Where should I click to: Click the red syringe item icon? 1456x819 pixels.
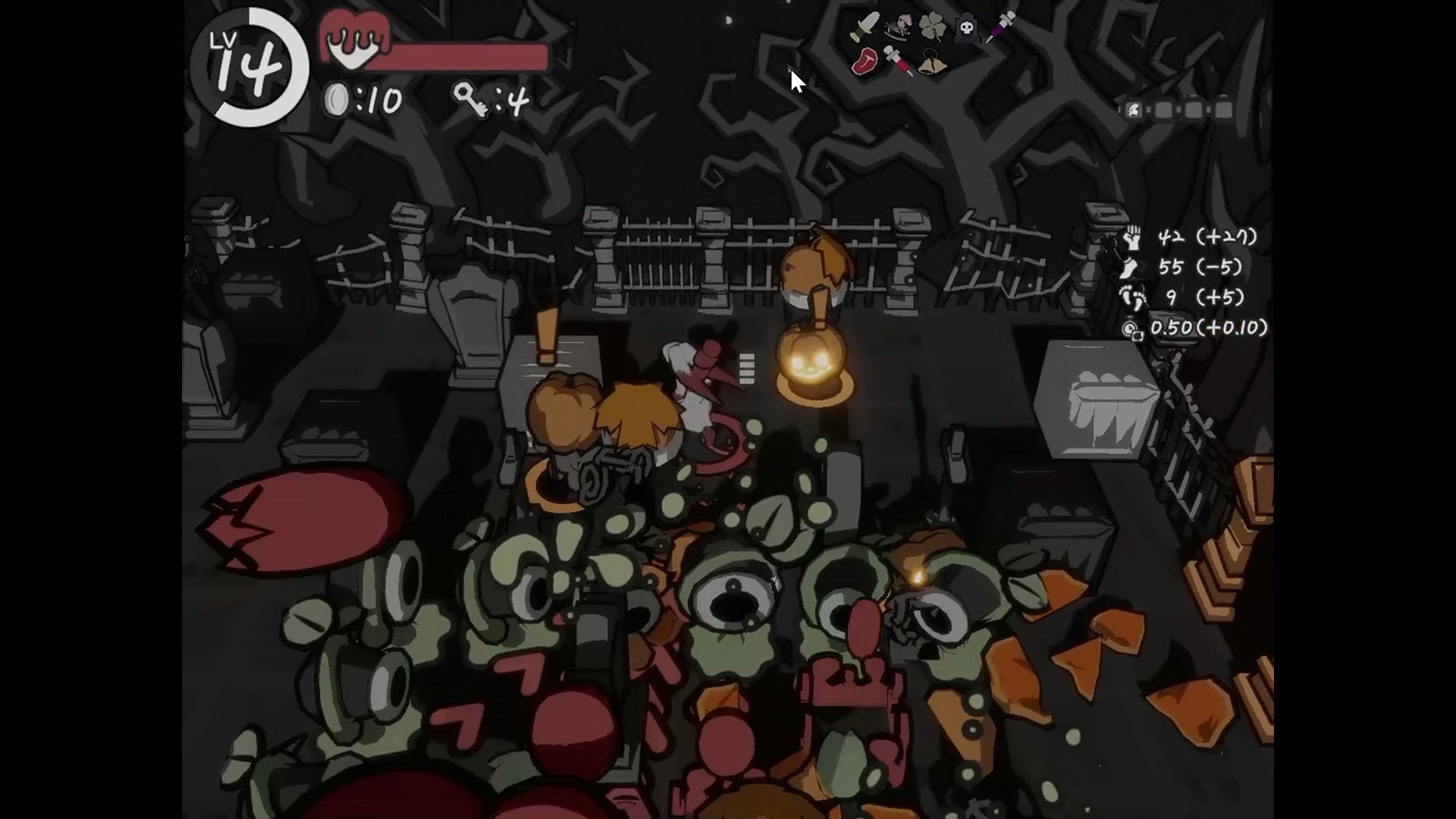pos(897,62)
